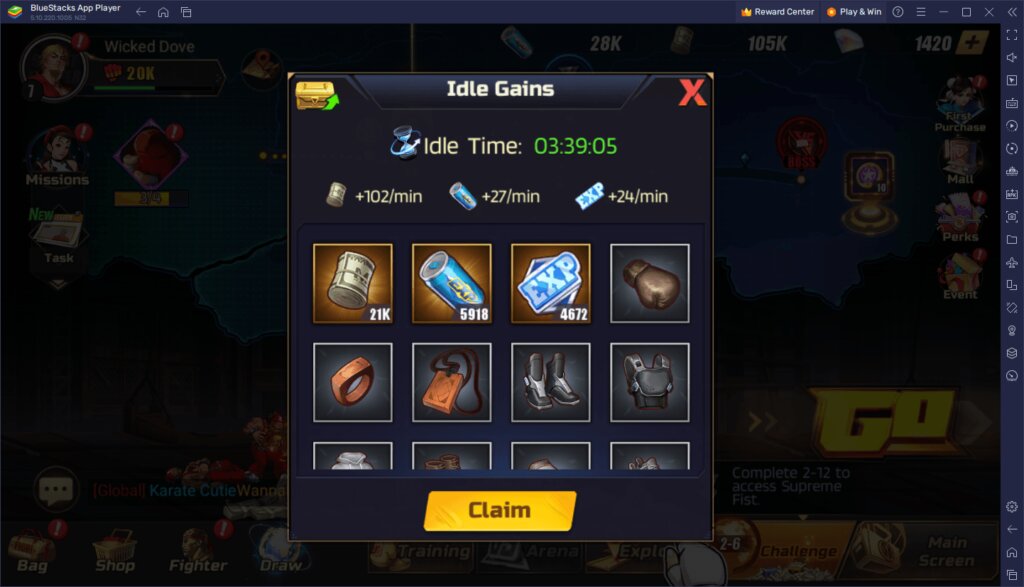The width and height of the screenshot is (1024, 587).
Task: Select the blue energy can reward
Action: coord(451,283)
